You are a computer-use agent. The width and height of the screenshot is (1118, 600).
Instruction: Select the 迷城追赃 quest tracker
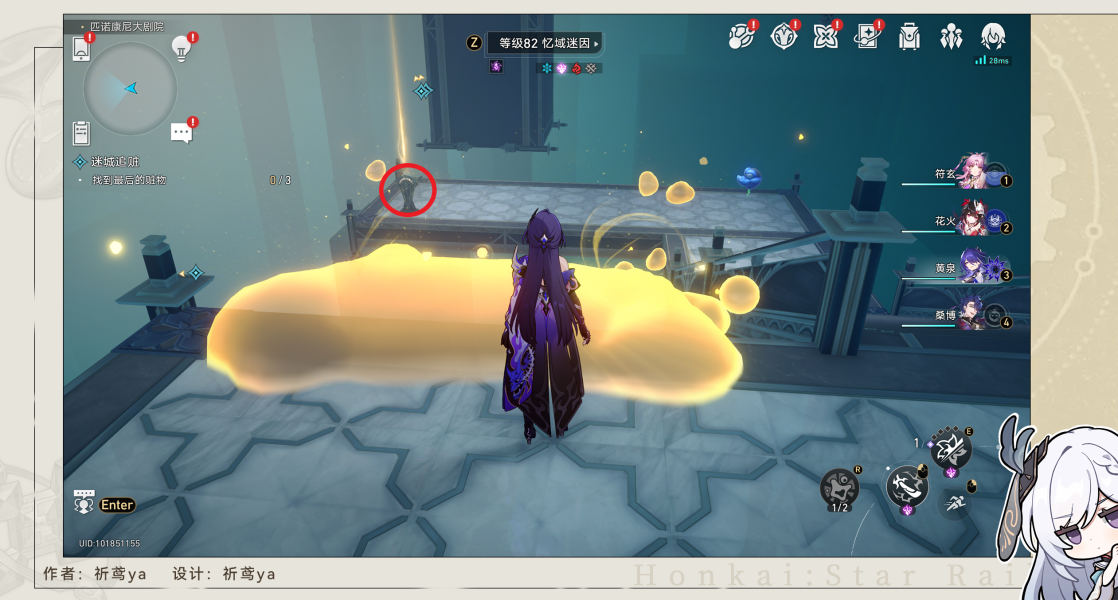116,161
